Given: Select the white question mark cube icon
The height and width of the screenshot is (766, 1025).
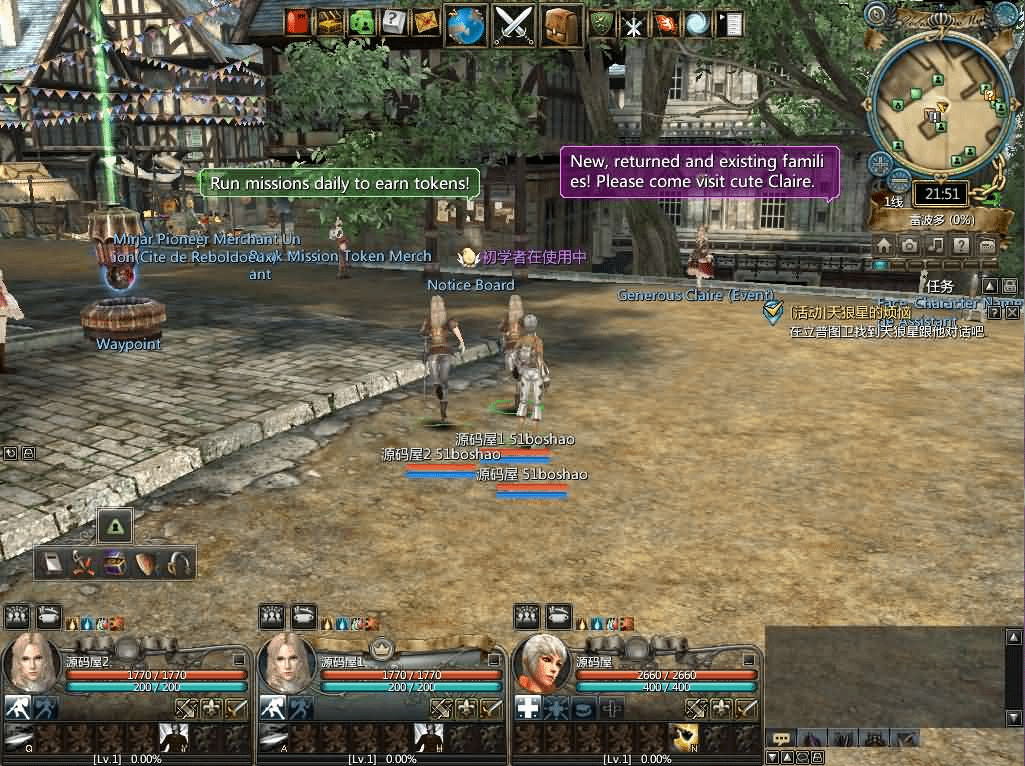Looking at the screenshot, I should 394,22.
